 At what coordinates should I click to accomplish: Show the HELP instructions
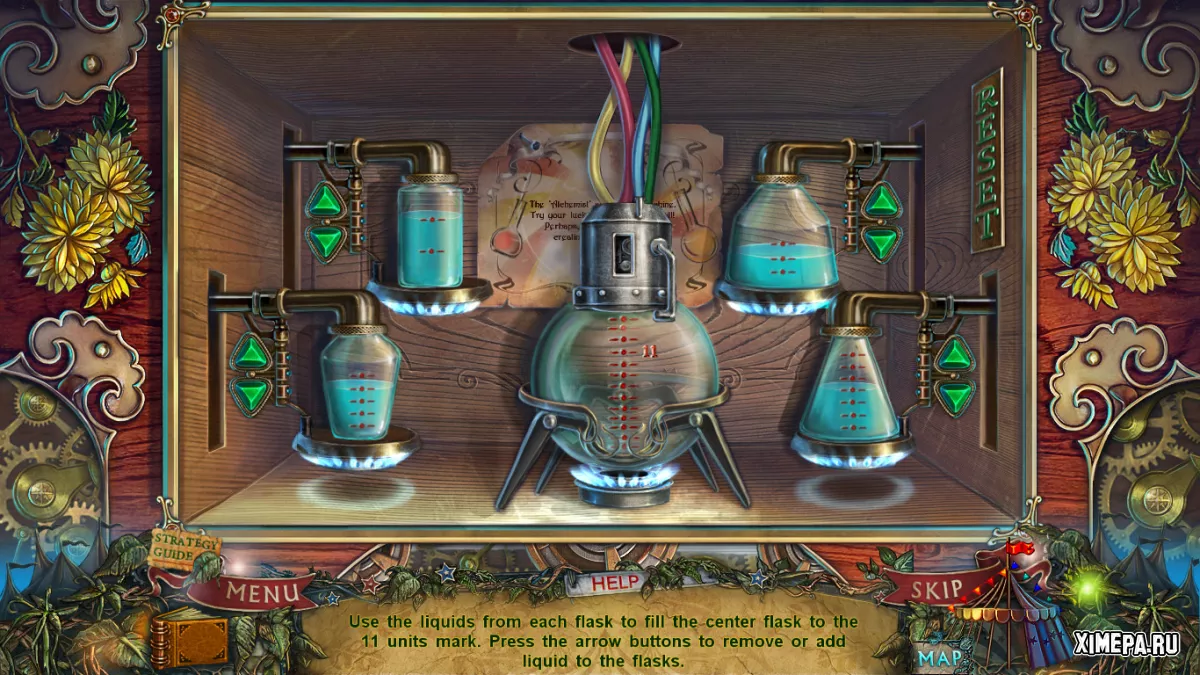pyautogui.click(x=615, y=582)
